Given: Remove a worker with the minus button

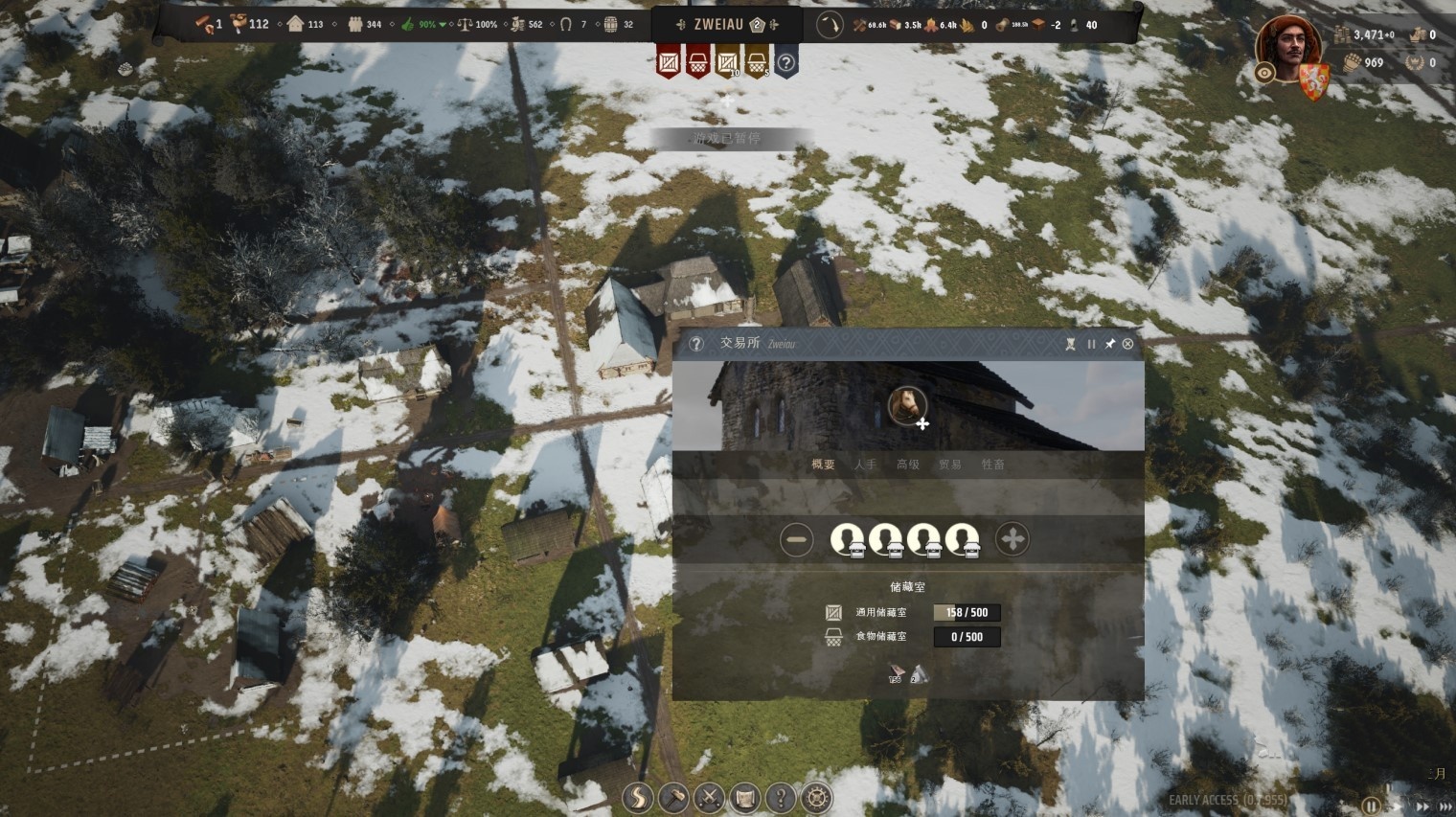Looking at the screenshot, I should 796,540.
